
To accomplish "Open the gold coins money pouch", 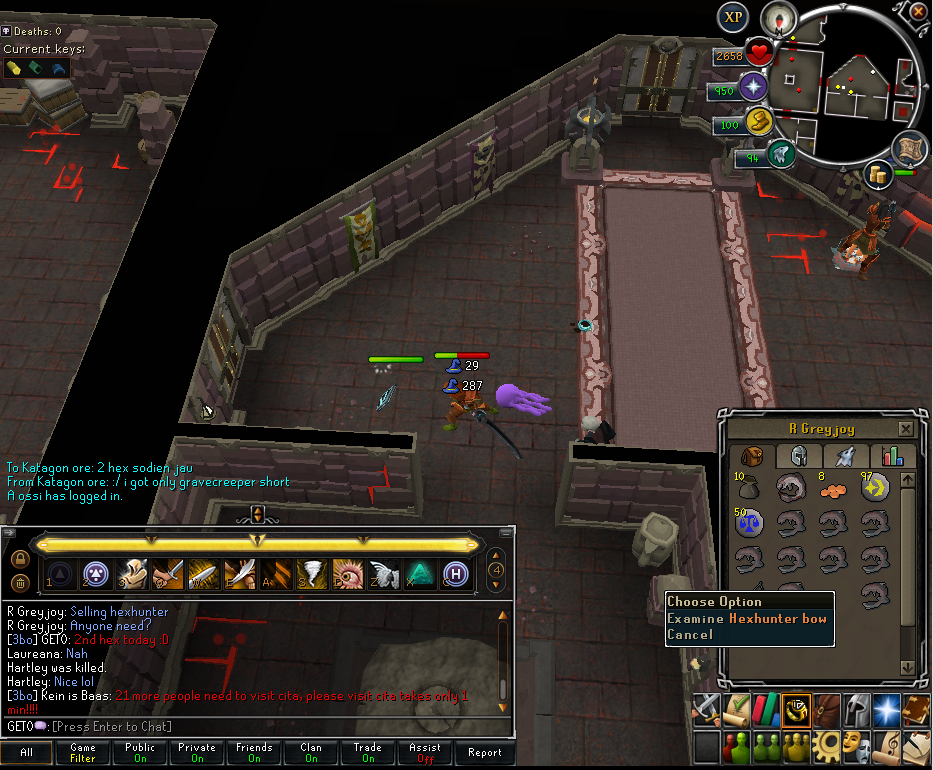I will tap(880, 174).
